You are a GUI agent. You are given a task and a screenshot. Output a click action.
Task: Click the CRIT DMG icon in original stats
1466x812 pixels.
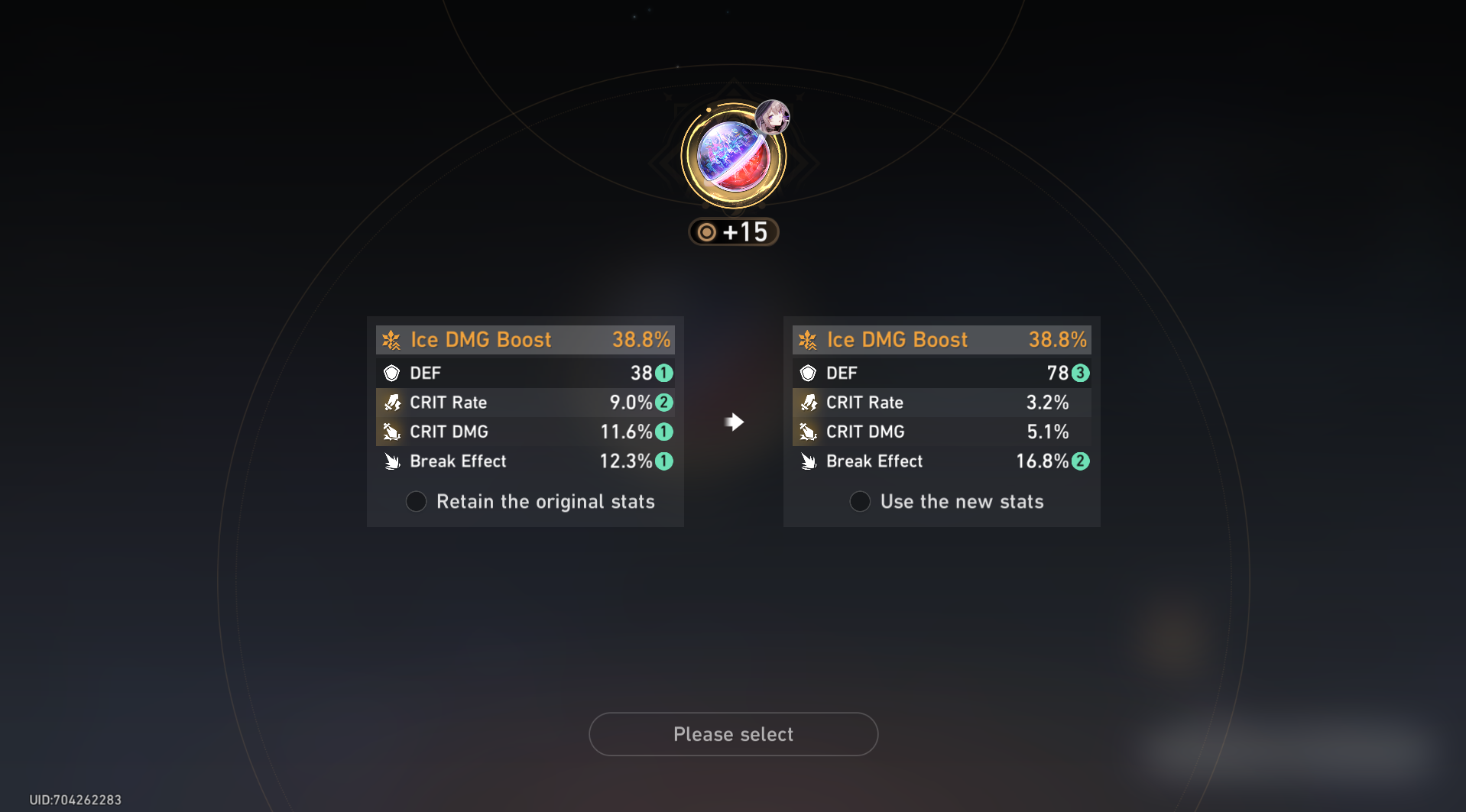tap(392, 432)
